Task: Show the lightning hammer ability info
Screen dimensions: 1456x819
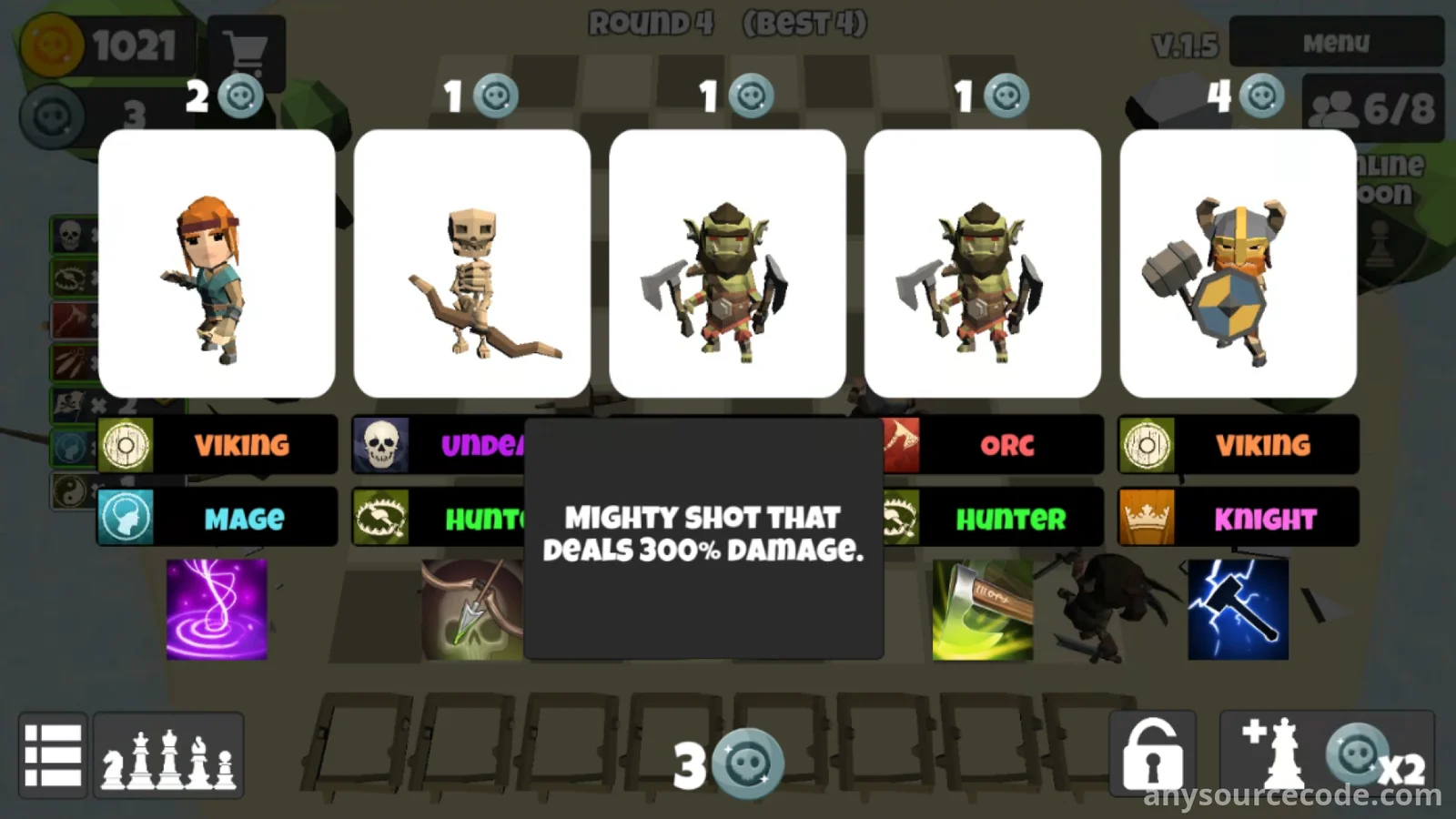Action: (x=1238, y=609)
